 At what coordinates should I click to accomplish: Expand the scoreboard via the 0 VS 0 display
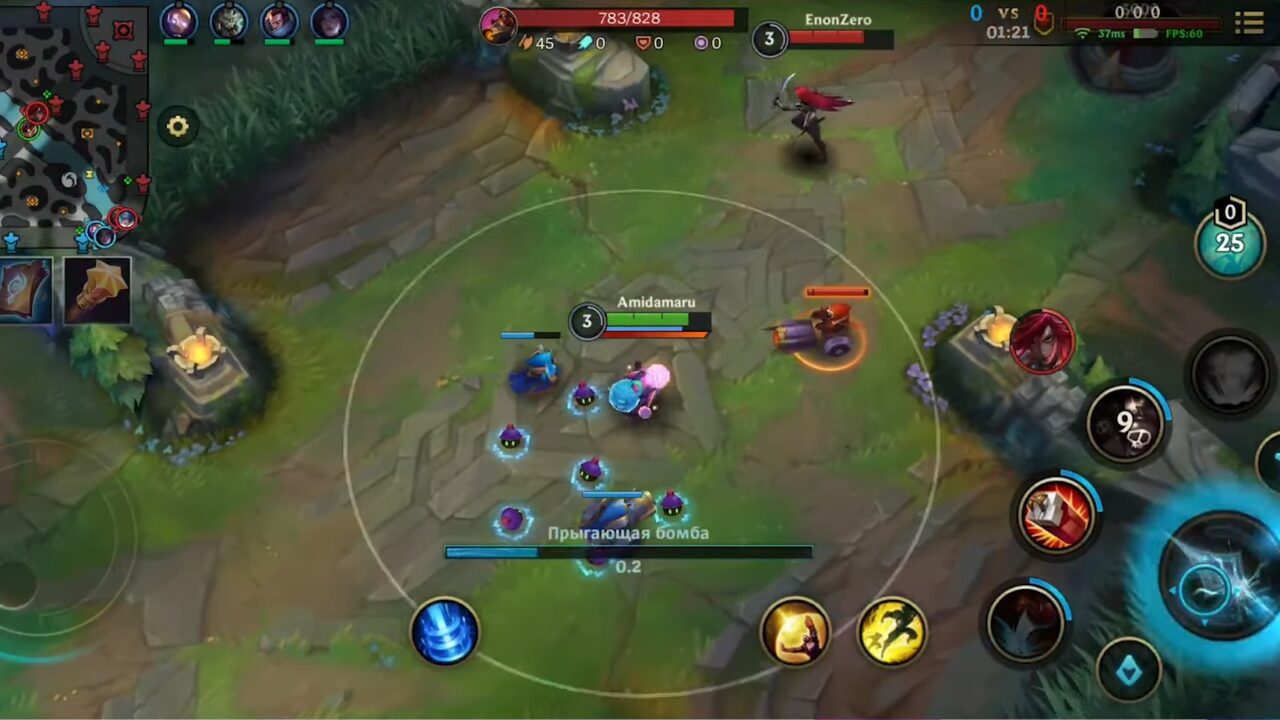(1006, 15)
